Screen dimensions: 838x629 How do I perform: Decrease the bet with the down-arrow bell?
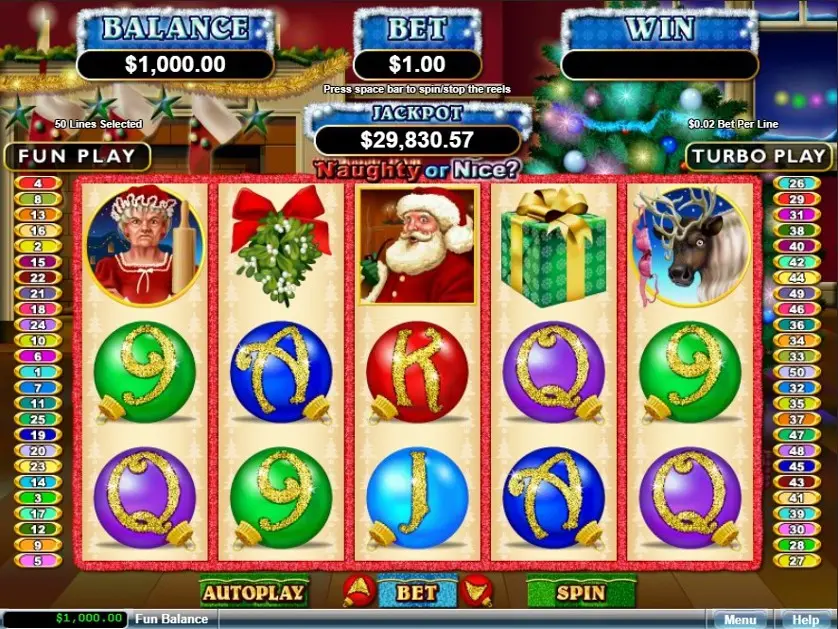coord(476,591)
